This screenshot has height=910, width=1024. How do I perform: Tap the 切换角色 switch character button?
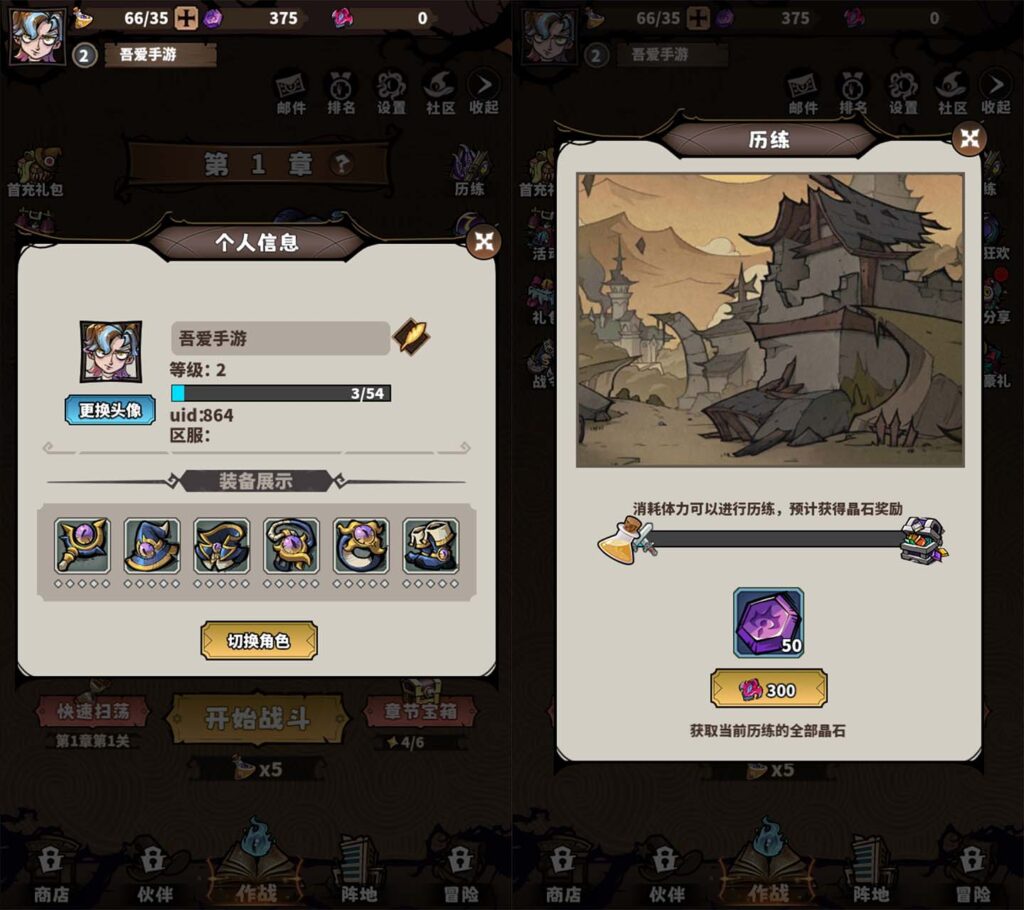(x=259, y=641)
